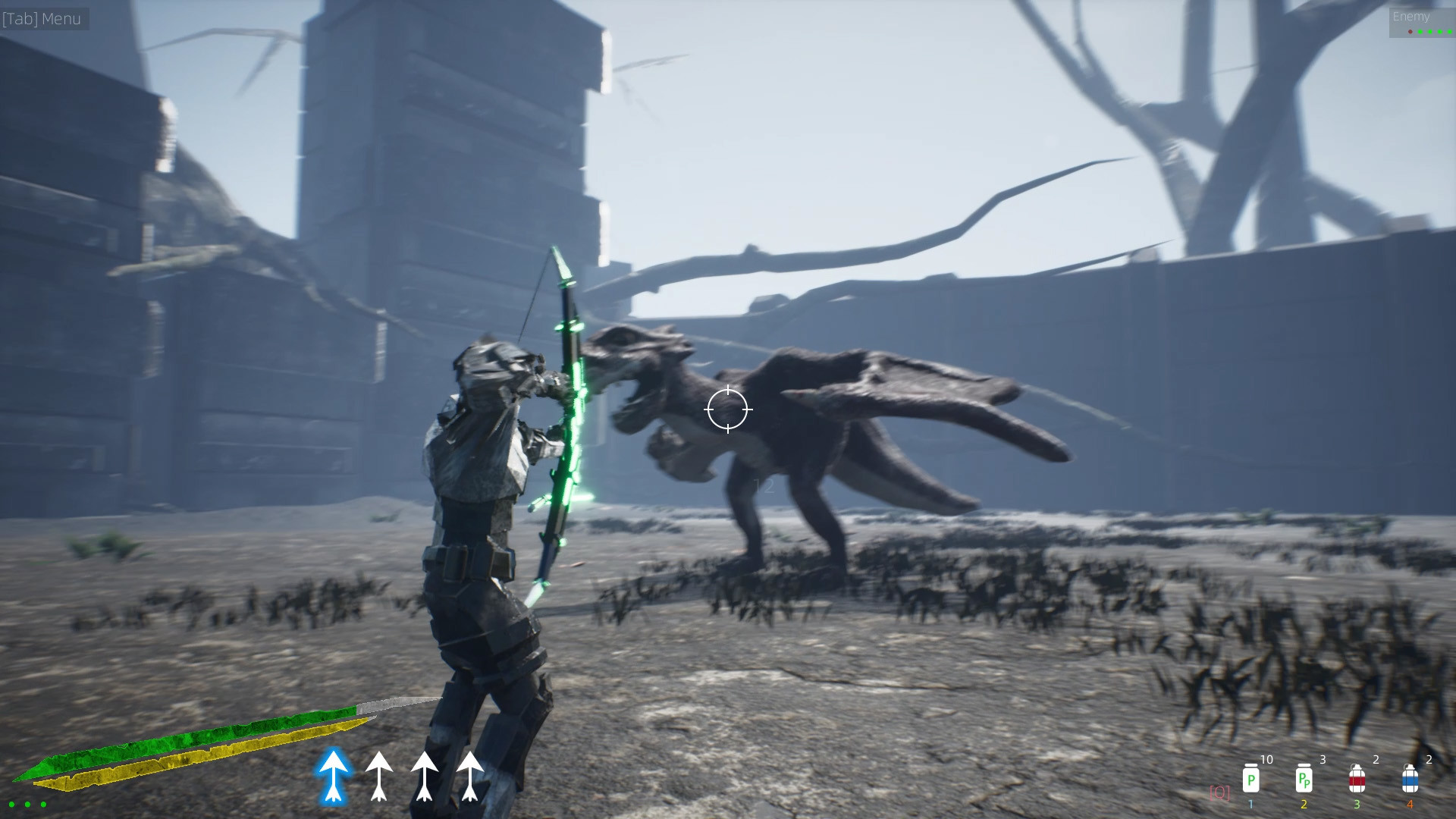Viewport: 1456px width, 819px height.
Task: Select the red grenade in slot 3
Action: pos(1357,781)
